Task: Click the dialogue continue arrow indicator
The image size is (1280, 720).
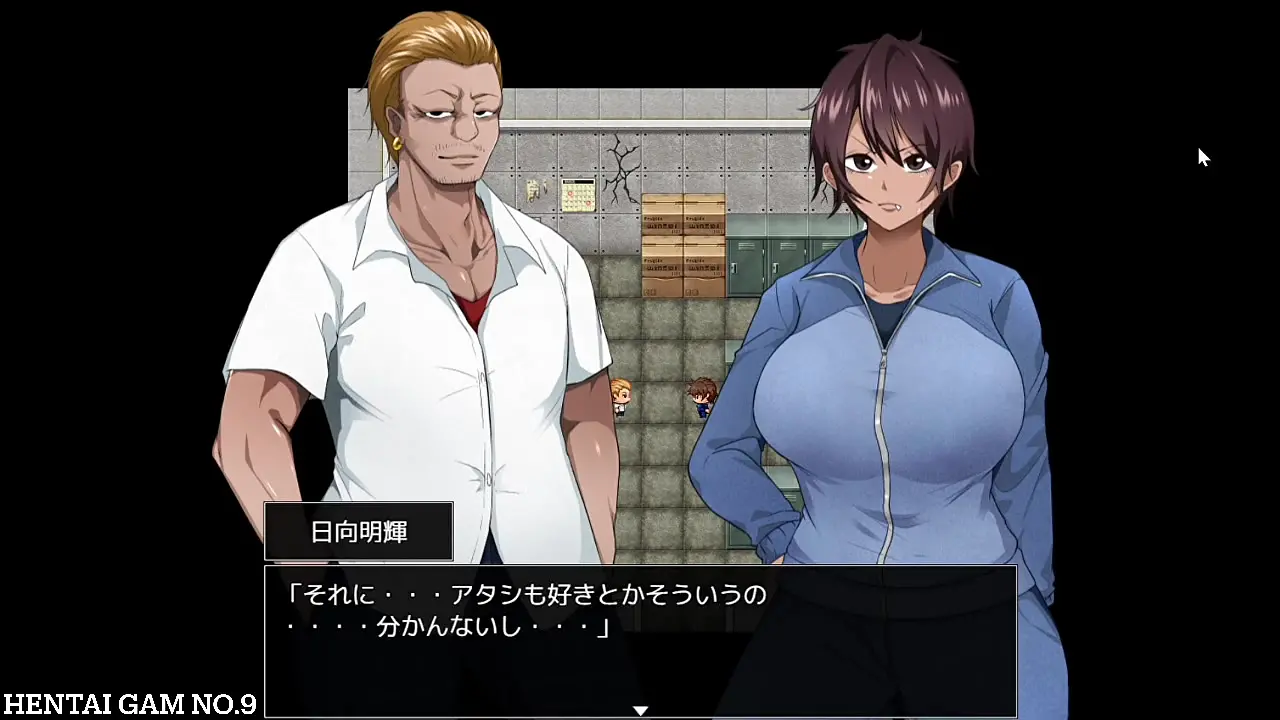Action: (640, 710)
